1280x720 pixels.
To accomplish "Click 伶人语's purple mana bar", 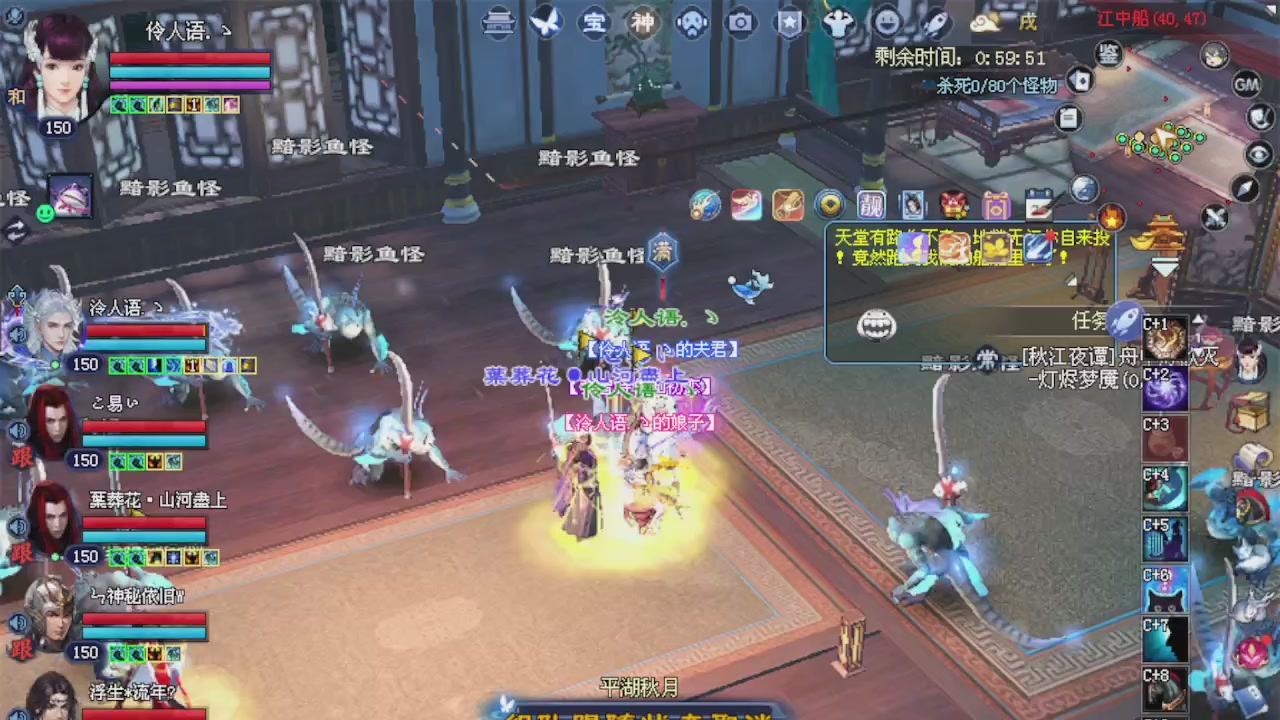I will [190, 86].
